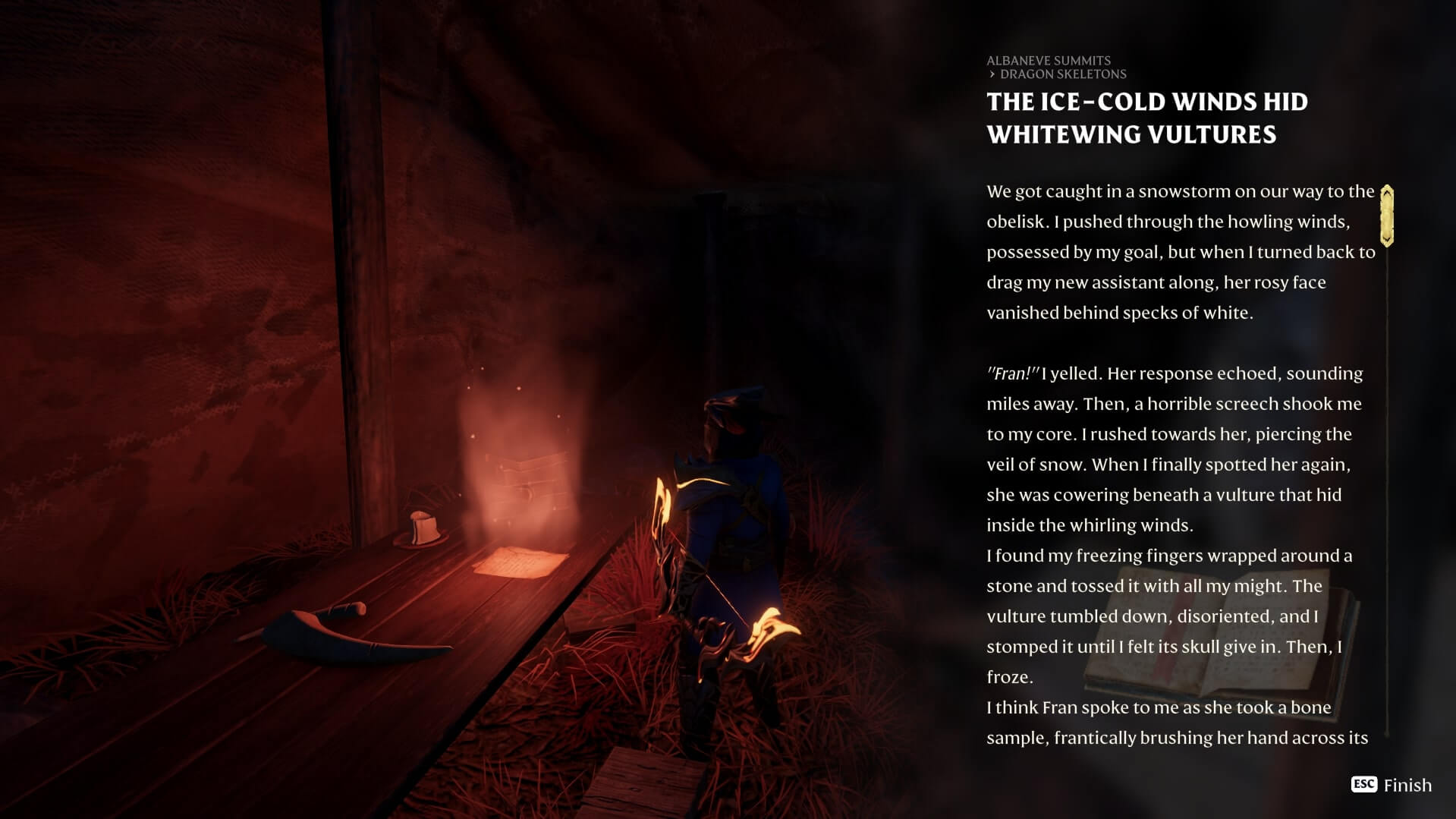Viewport: 1456px width, 819px height.
Task: Go to the Albaneve Summits breadcrumb
Action: 1048,61
